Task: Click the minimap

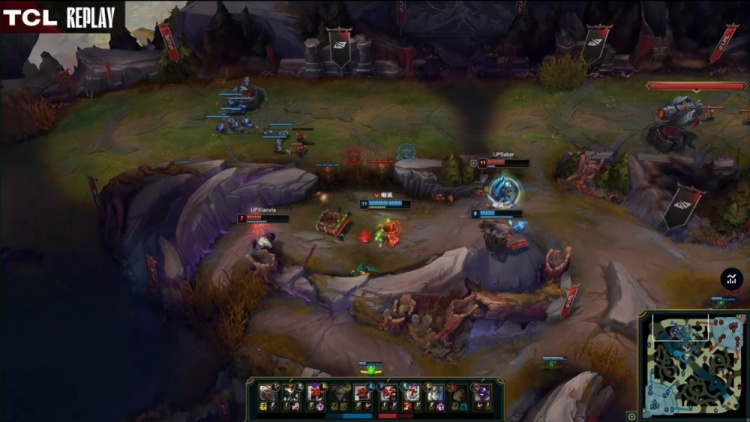Action: pyautogui.click(x=692, y=364)
